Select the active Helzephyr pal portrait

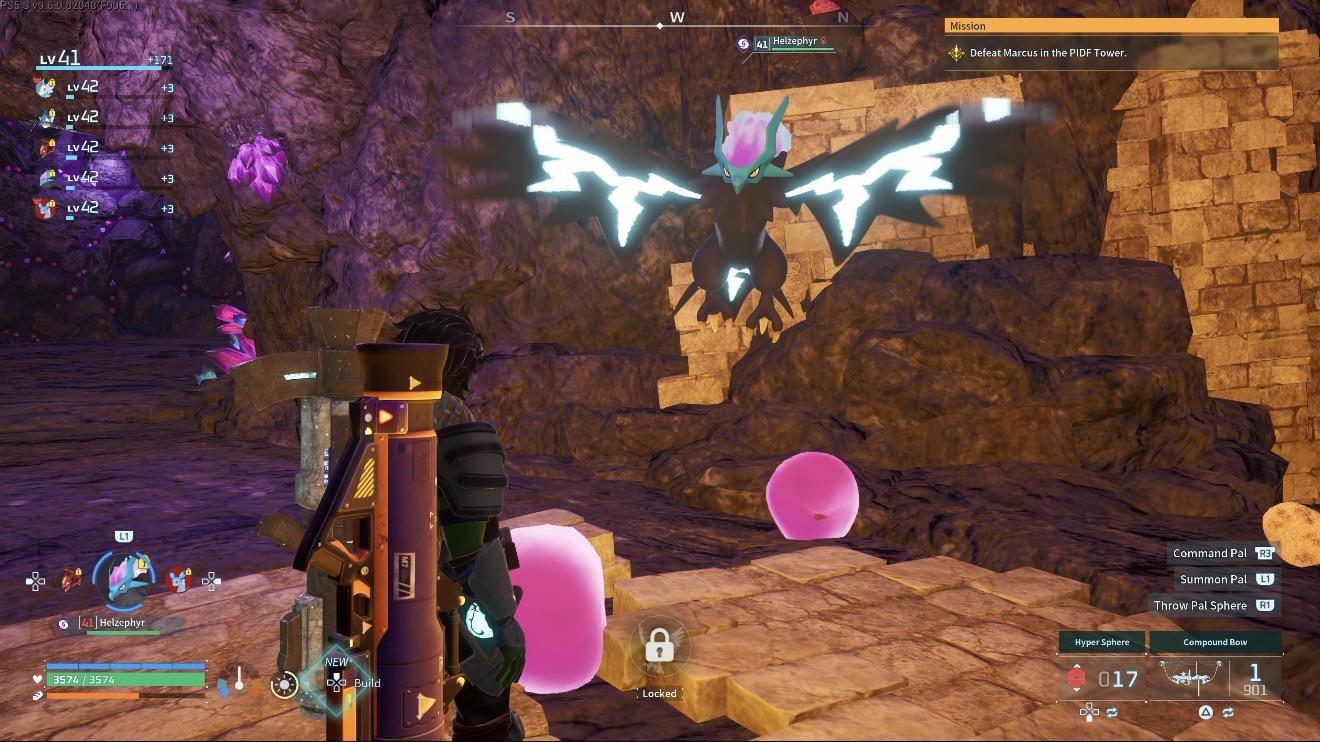[x=126, y=579]
